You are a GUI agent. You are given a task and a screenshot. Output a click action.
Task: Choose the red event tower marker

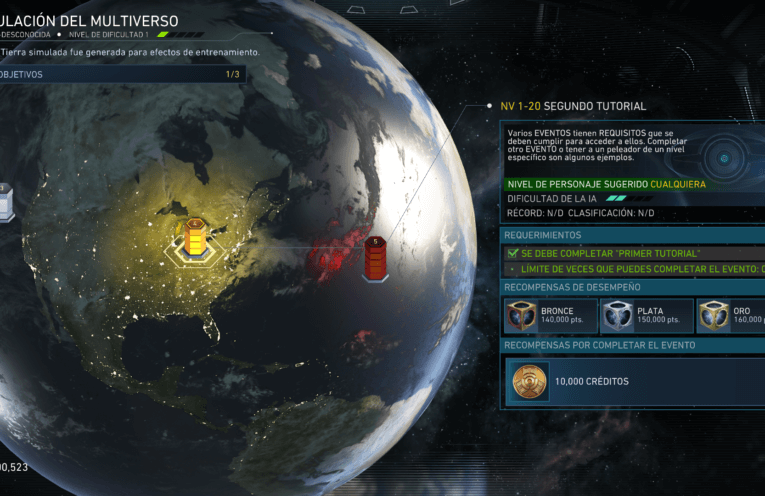[375, 258]
